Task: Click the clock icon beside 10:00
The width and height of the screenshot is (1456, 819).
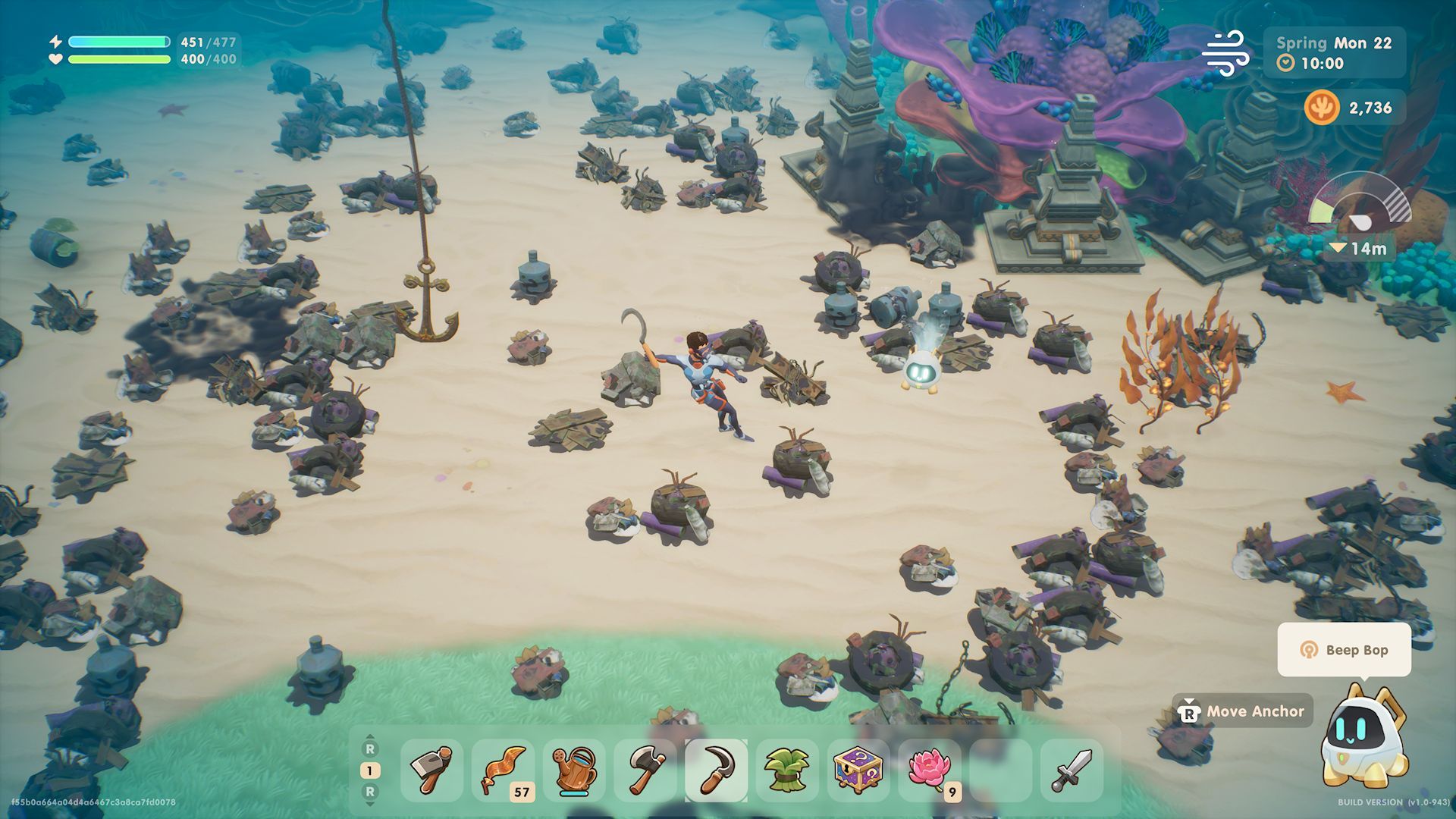Action: [x=1285, y=64]
